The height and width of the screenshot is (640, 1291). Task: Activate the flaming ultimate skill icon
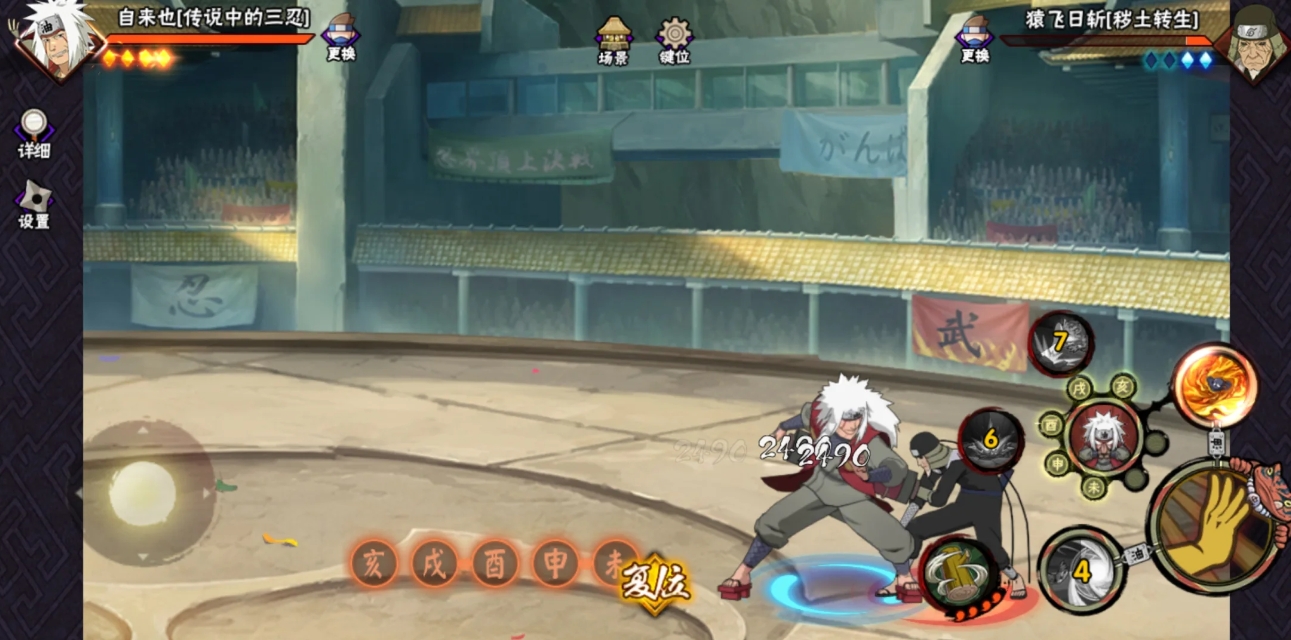click(x=1214, y=386)
